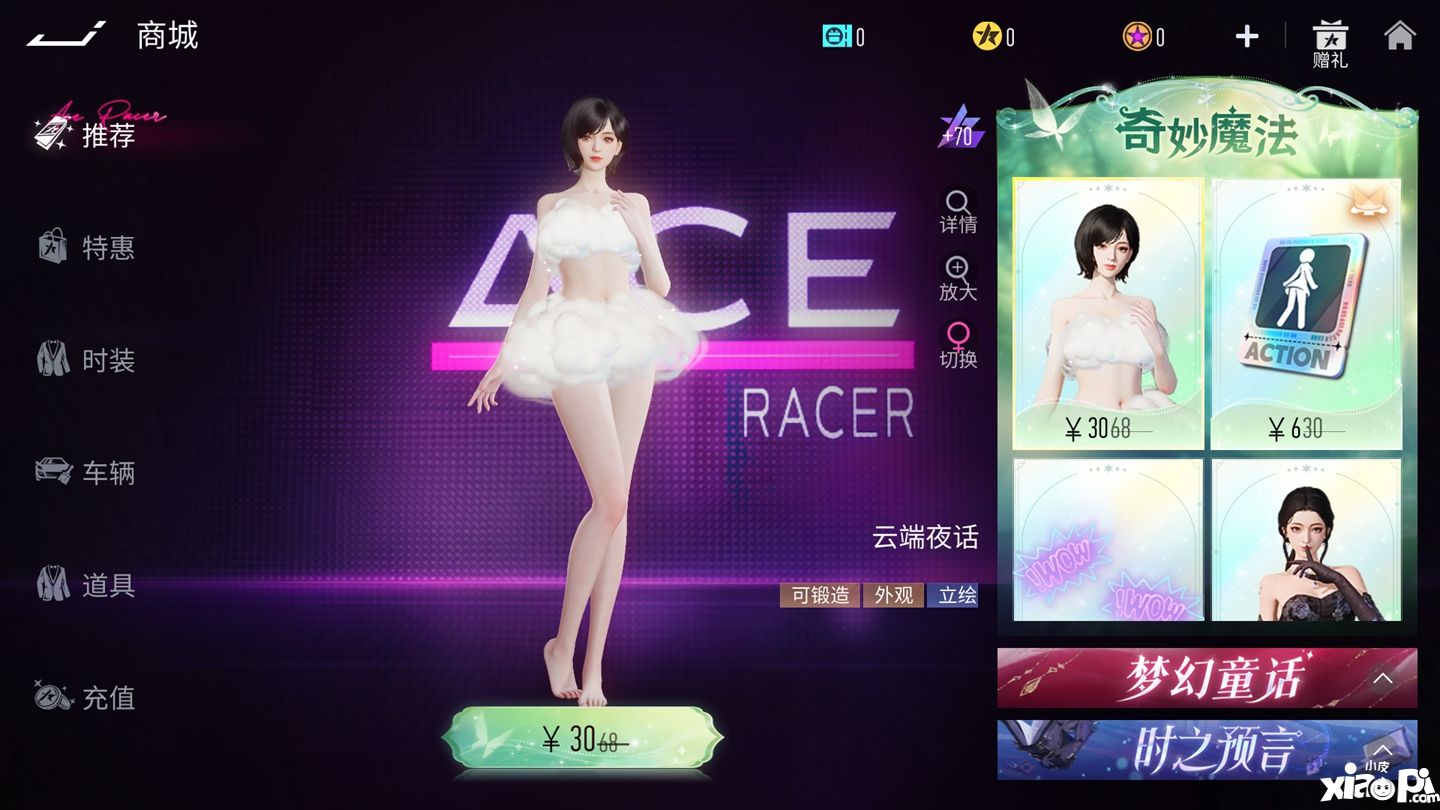The height and width of the screenshot is (810, 1440).
Task: Activate the 放大 zoom-in view
Action: point(958,279)
